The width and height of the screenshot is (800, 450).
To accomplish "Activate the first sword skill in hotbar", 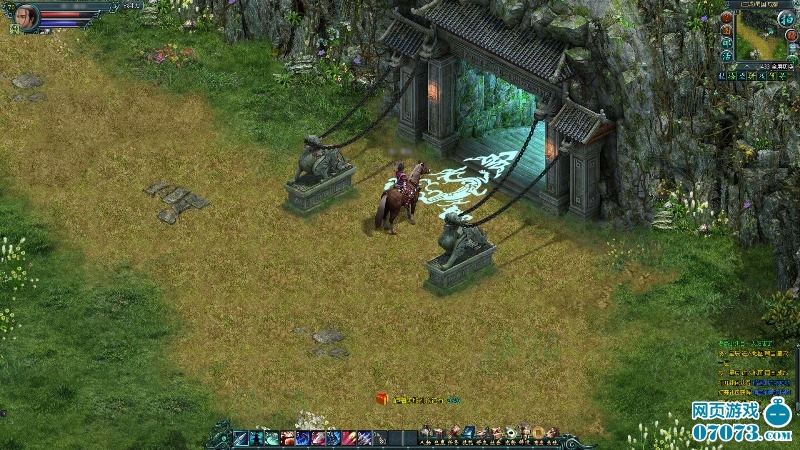I will coord(240,438).
